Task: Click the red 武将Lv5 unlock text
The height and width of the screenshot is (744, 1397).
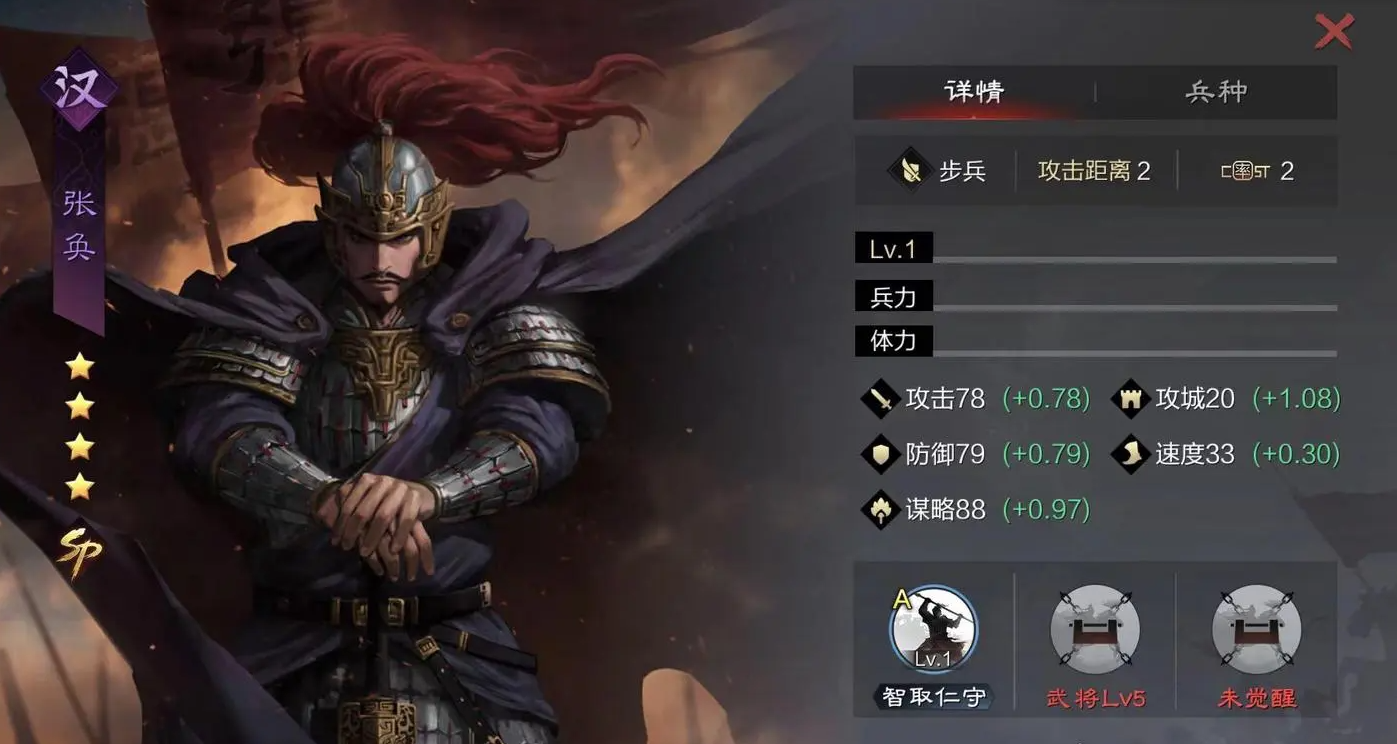Action: coord(1094,700)
